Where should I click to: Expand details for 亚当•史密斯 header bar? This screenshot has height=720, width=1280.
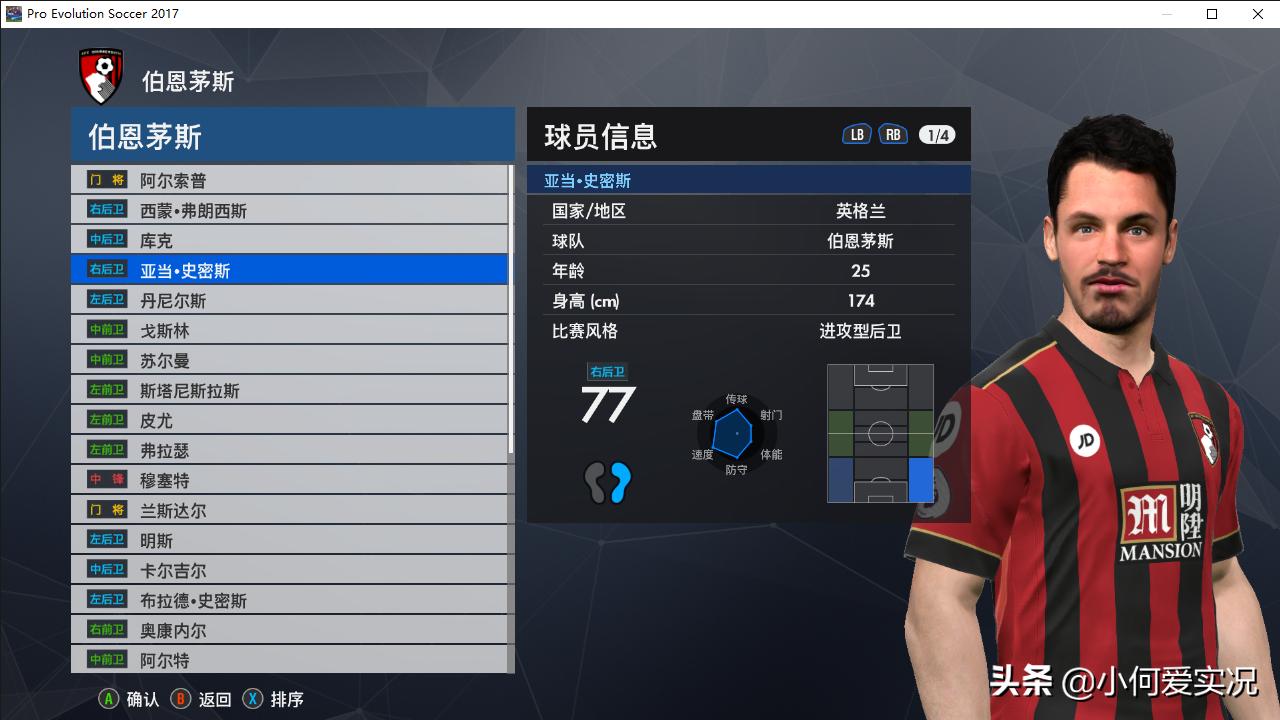748,178
